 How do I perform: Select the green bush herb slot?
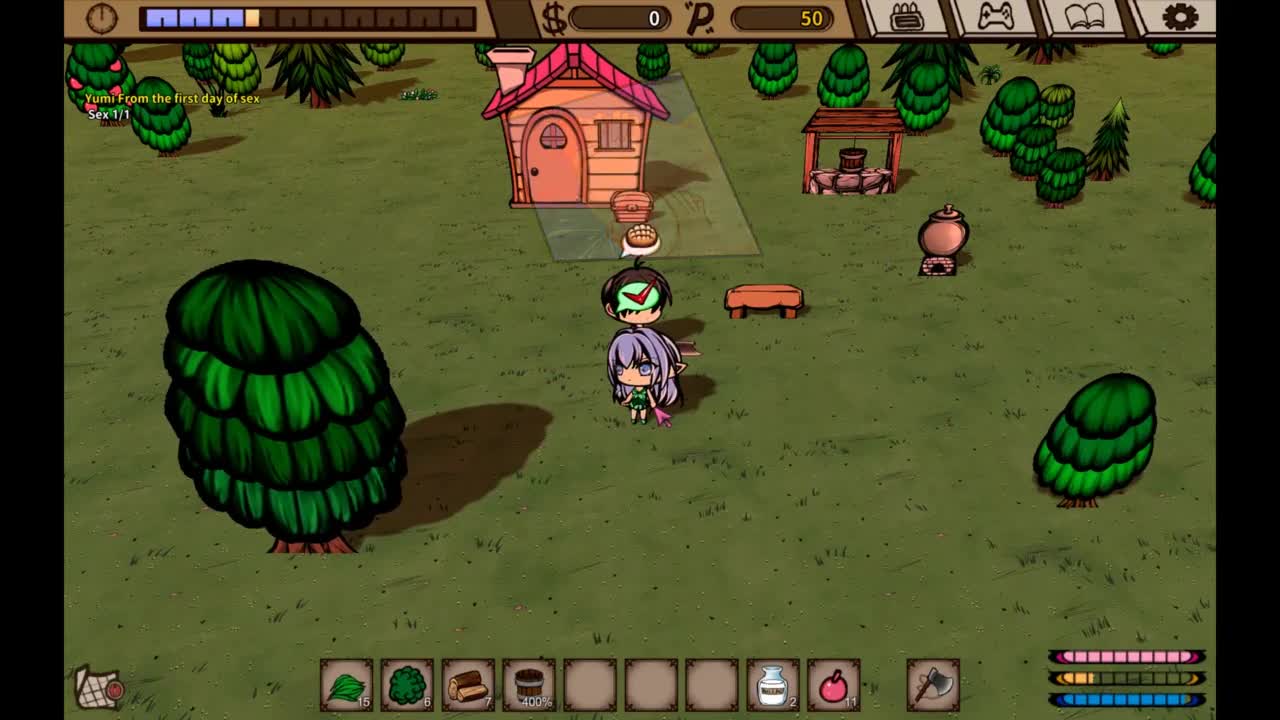tap(407, 685)
